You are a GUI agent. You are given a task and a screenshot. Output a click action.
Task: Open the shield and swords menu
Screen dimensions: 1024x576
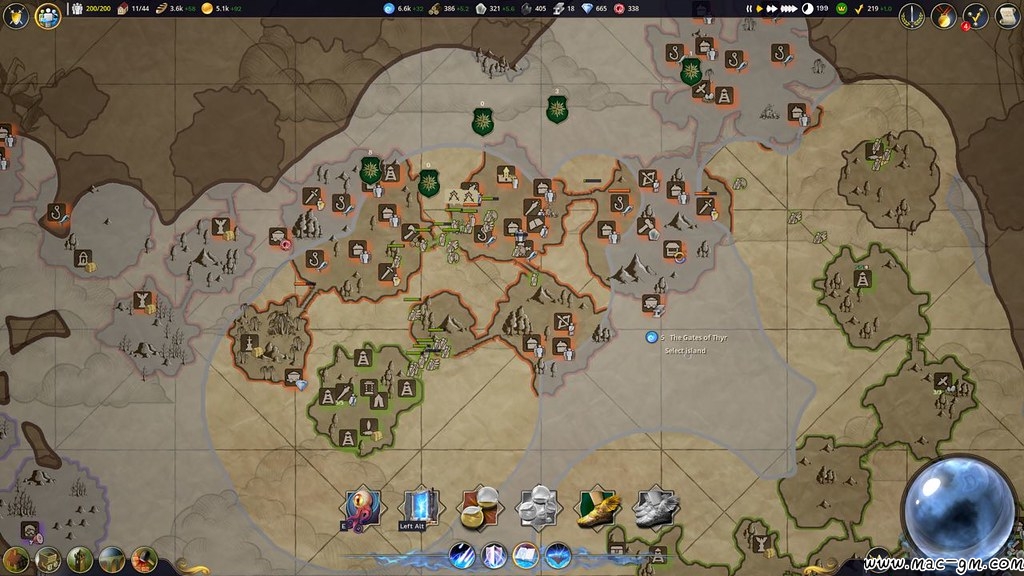pos(16,15)
